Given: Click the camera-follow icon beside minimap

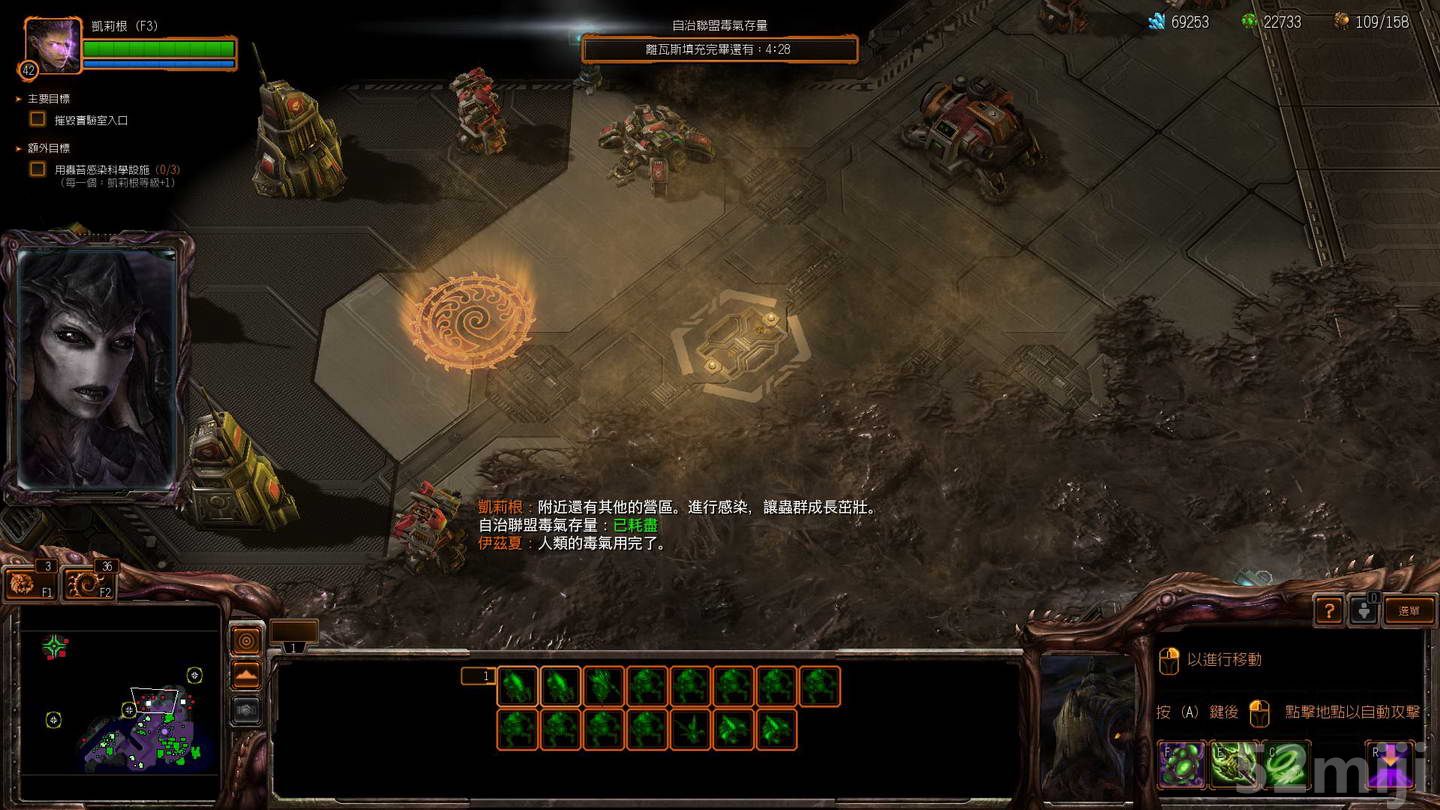Looking at the screenshot, I should pos(245,640).
